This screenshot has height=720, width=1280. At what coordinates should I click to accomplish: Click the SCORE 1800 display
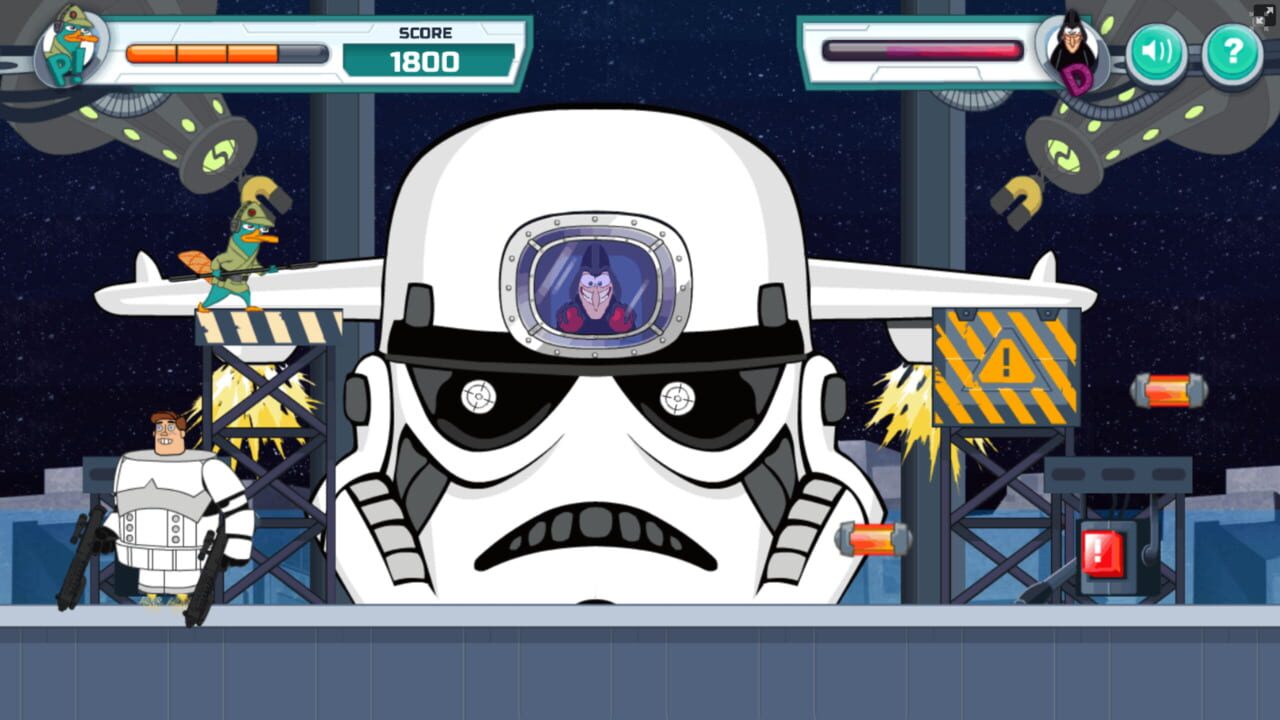pyautogui.click(x=428, y=47)
